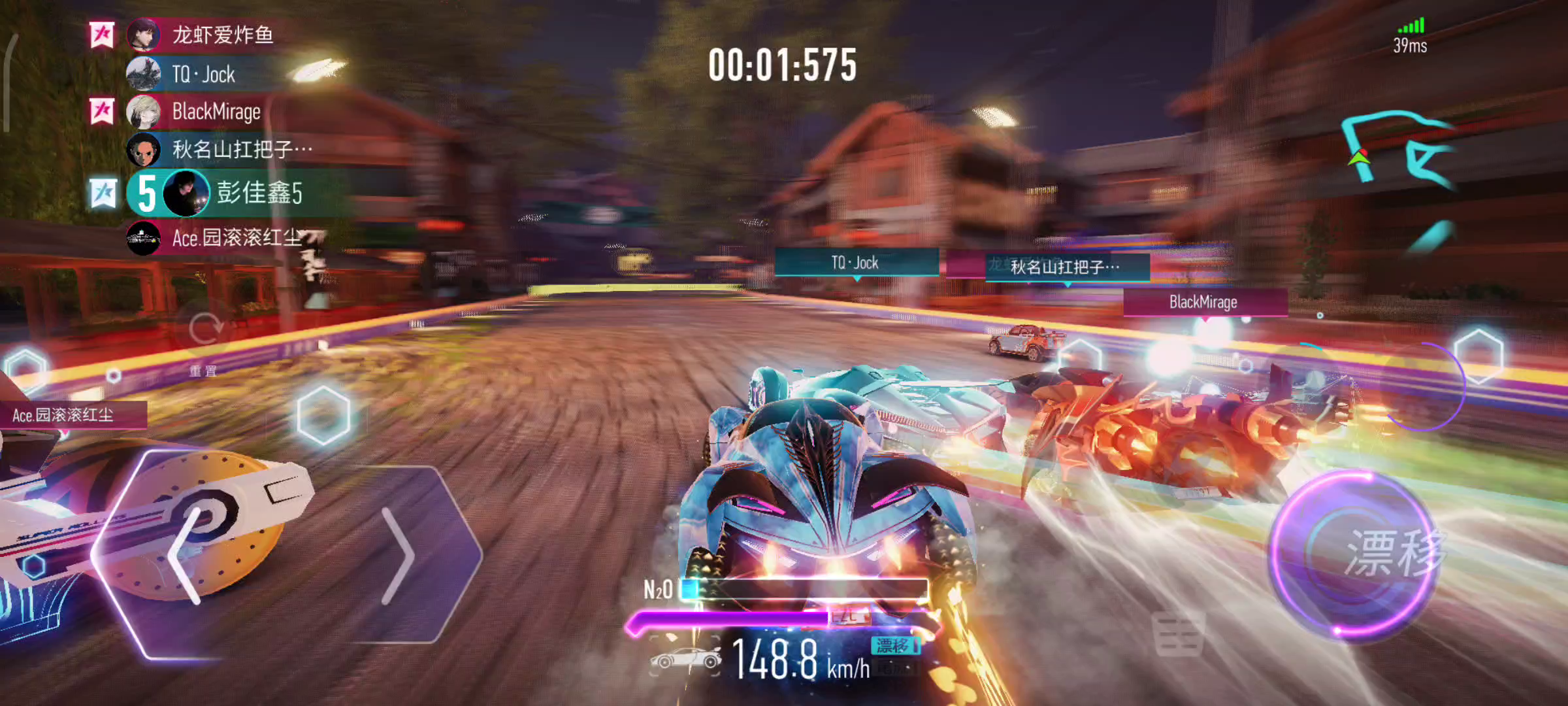Viewport: 1568px width, 706px height.
Task: Tap the 重置 reset car button
Action: point(204,337)
